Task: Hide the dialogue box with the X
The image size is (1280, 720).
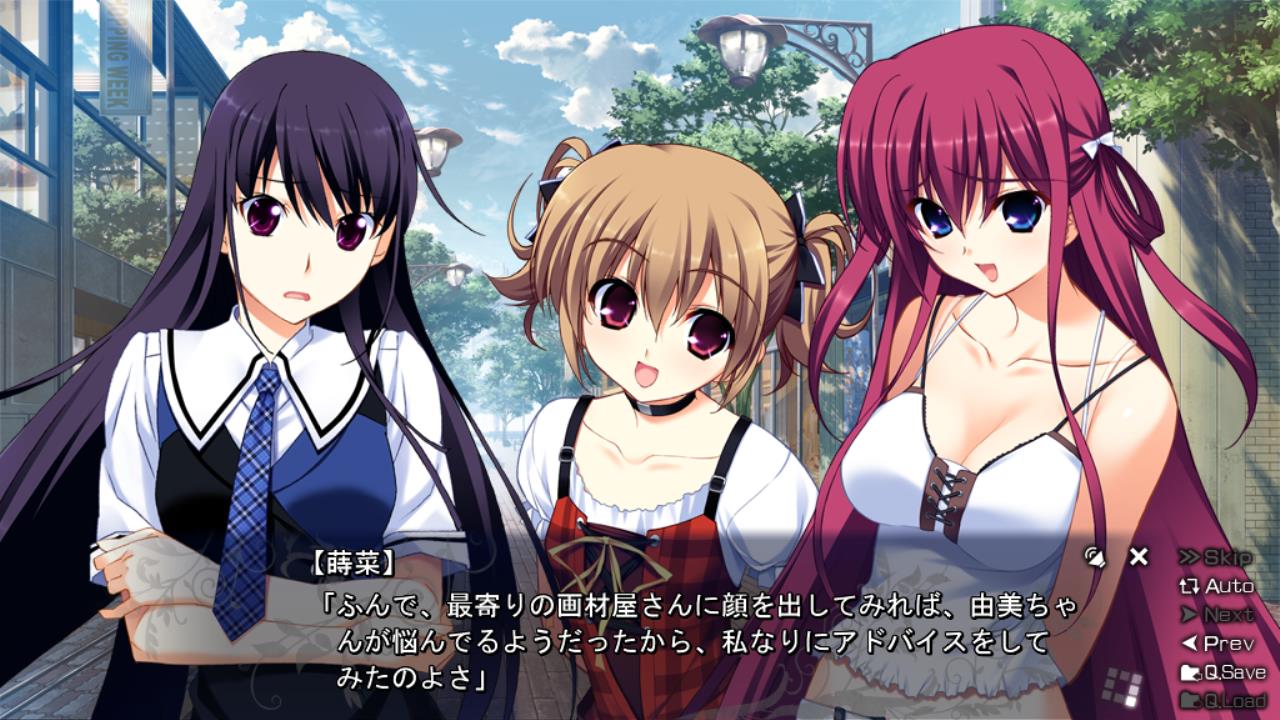Action: click(x=1138, y=557)
